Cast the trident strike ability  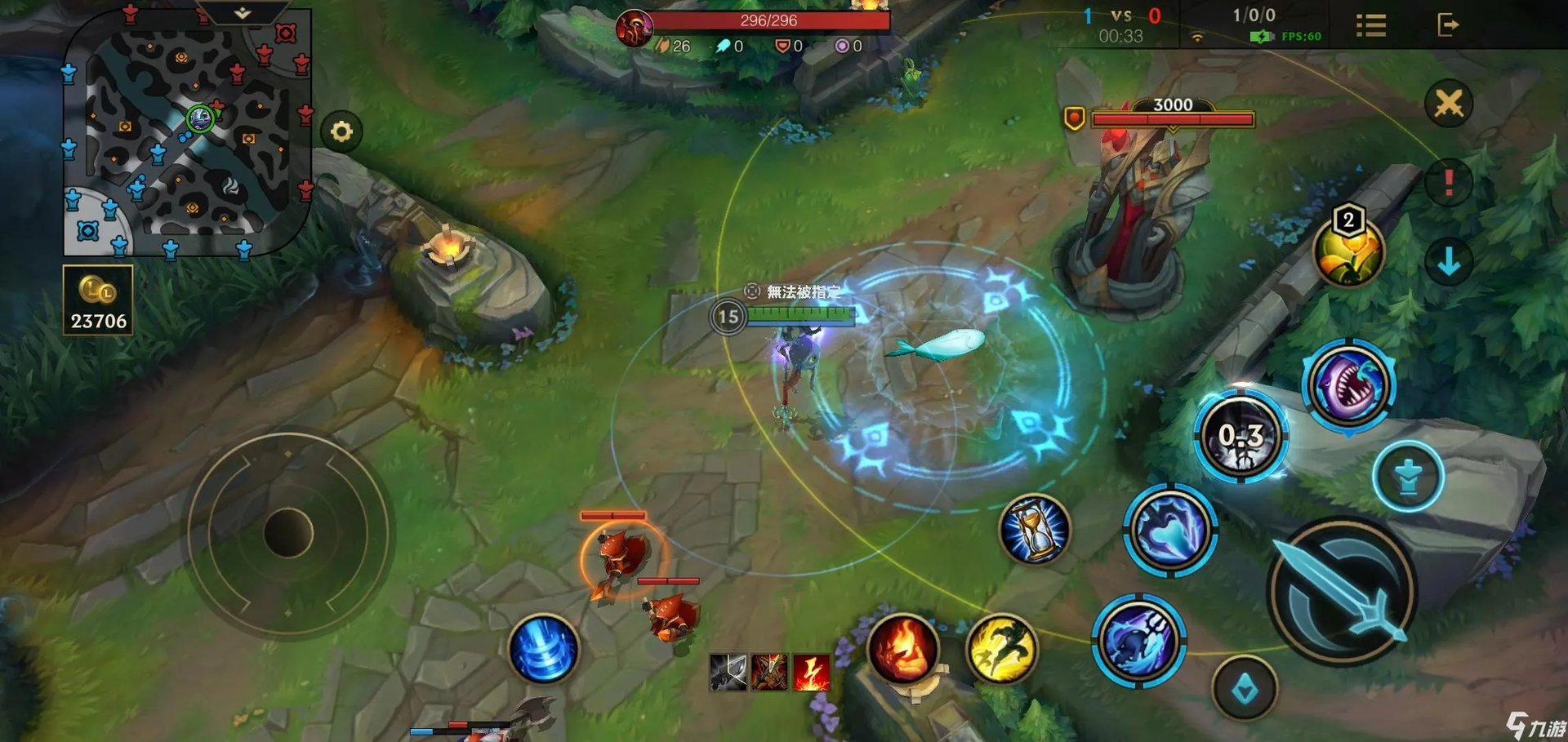(x=1138, y=639)
